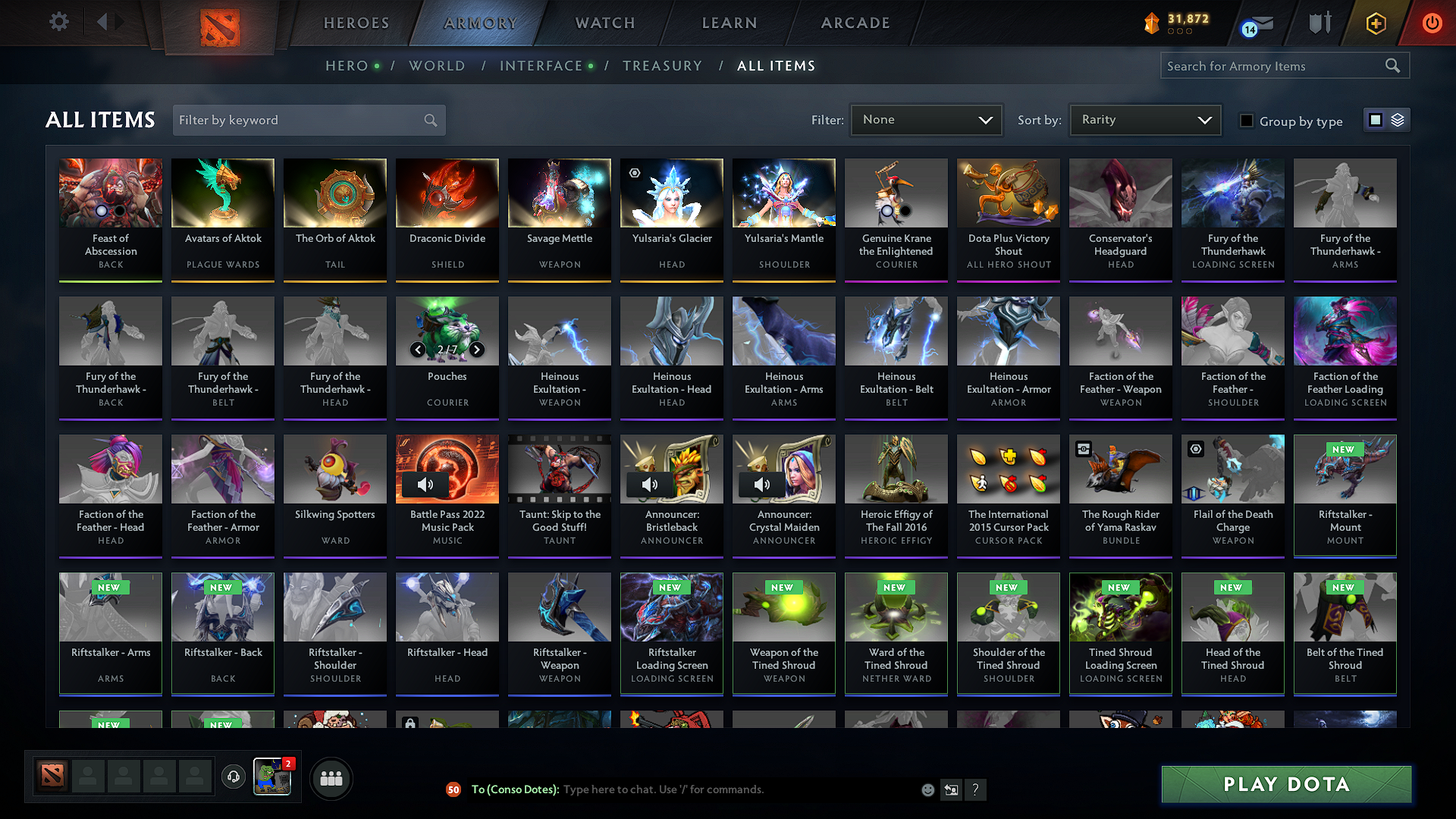The height and width of the screenshot is (819, 1456).
Task: Open the Dota Plus hexagon icon
Action: [1375, 23]
